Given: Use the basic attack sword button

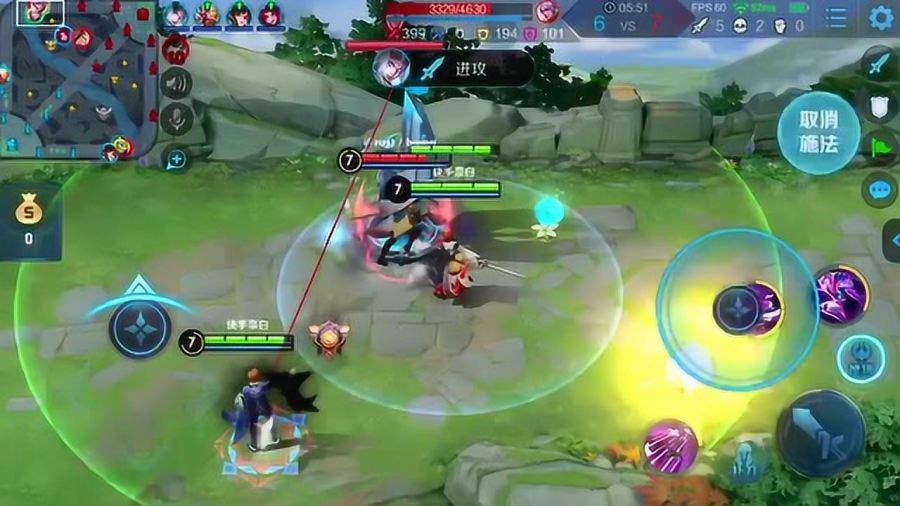Looking at the screenshot, I should click(x=820, y=433).
